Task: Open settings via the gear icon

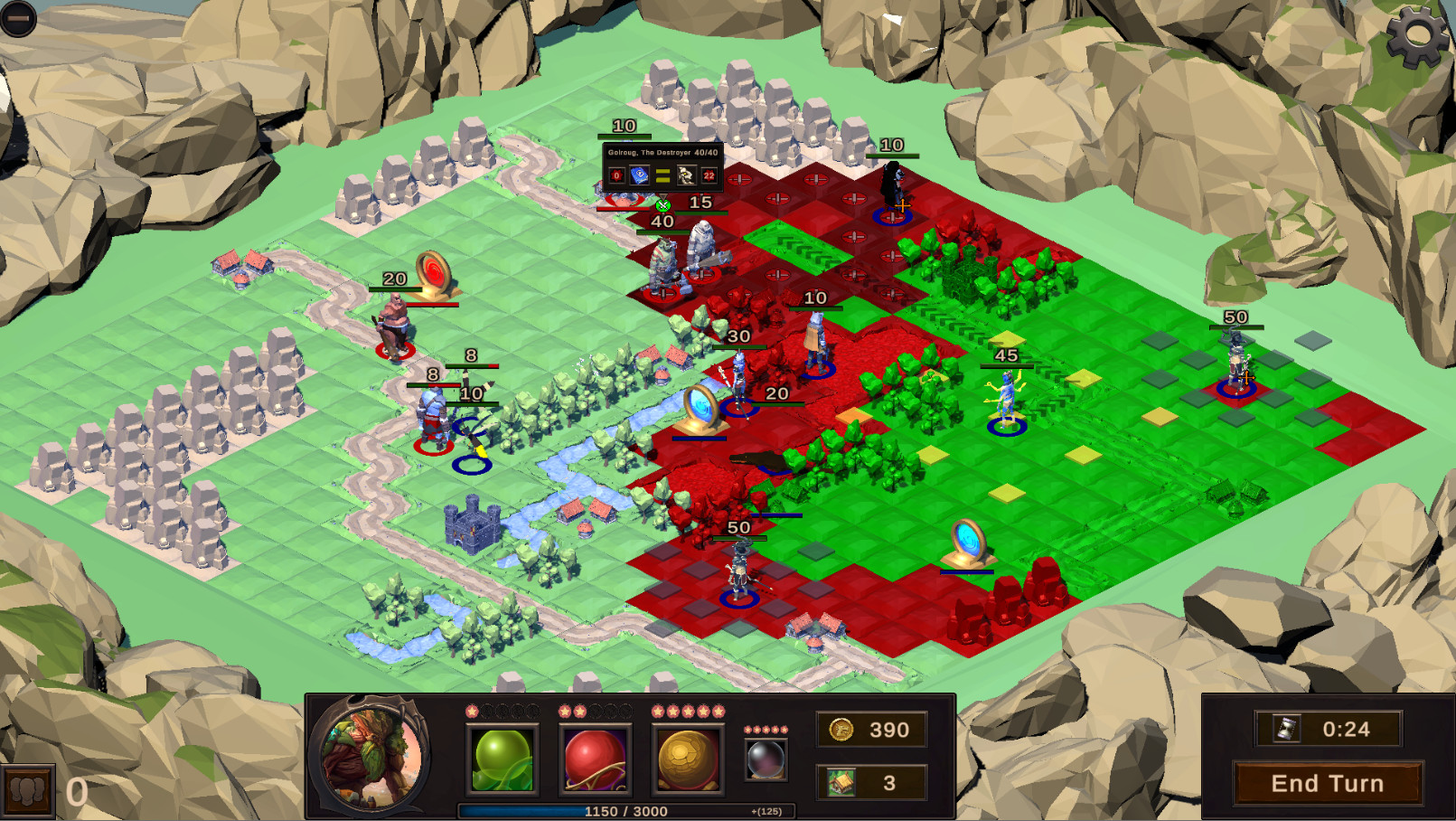Action: [1416, 34]
